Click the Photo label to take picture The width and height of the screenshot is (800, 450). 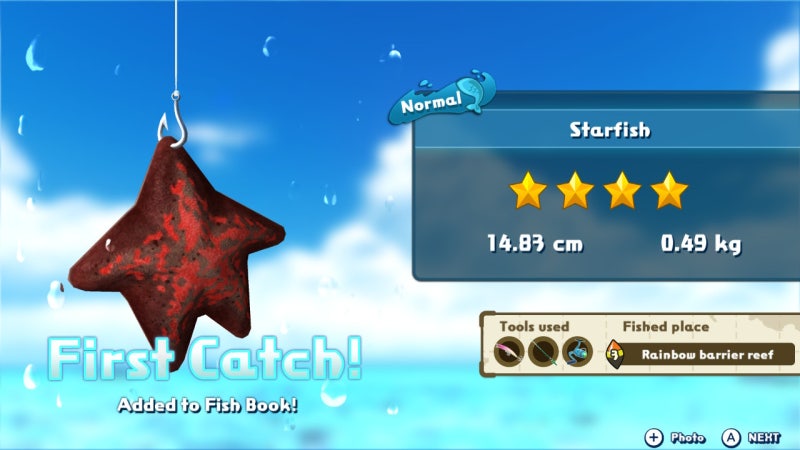pos(687,437)
